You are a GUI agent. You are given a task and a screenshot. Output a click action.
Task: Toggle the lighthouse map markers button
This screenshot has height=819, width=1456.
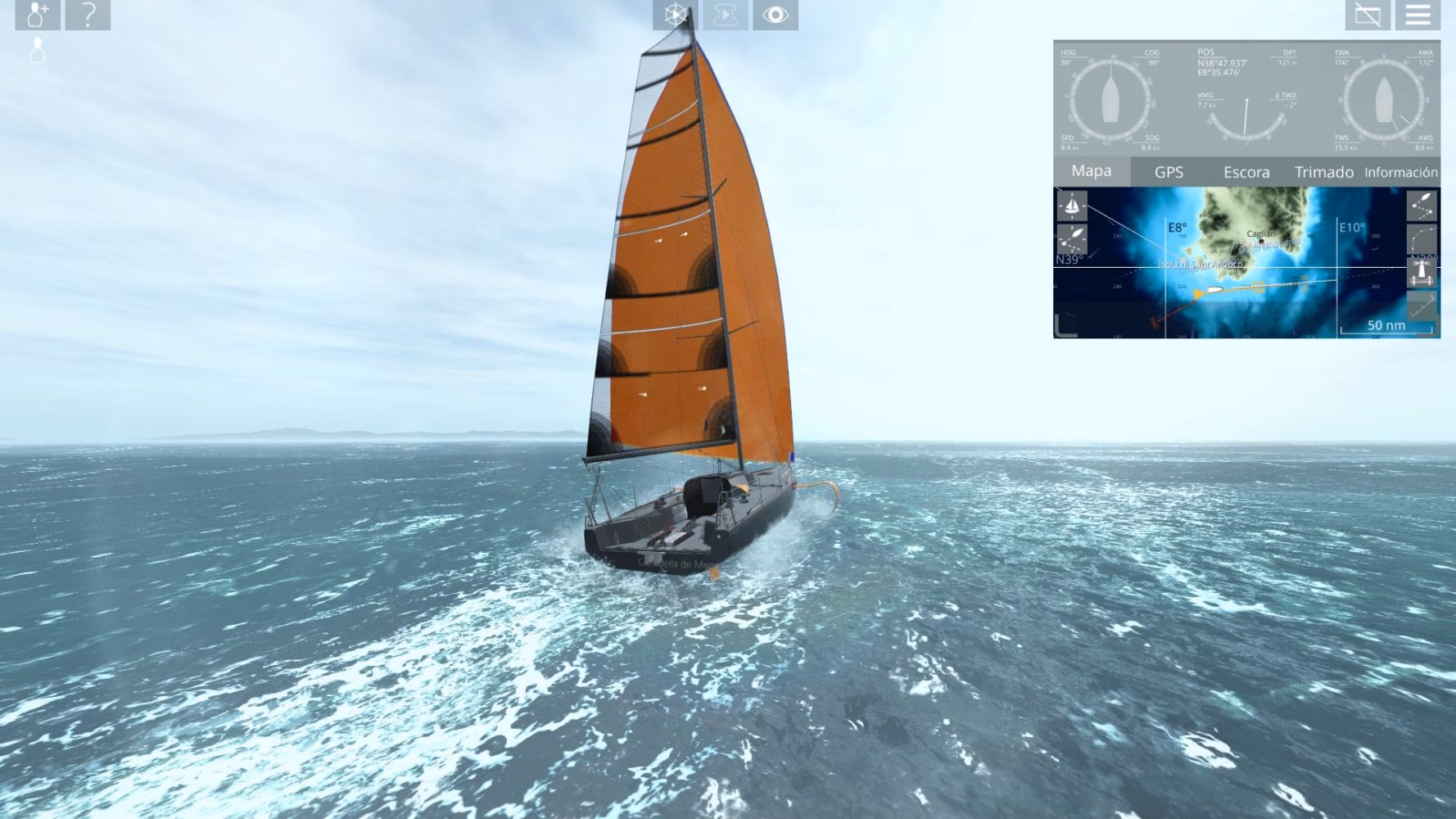1422,273
